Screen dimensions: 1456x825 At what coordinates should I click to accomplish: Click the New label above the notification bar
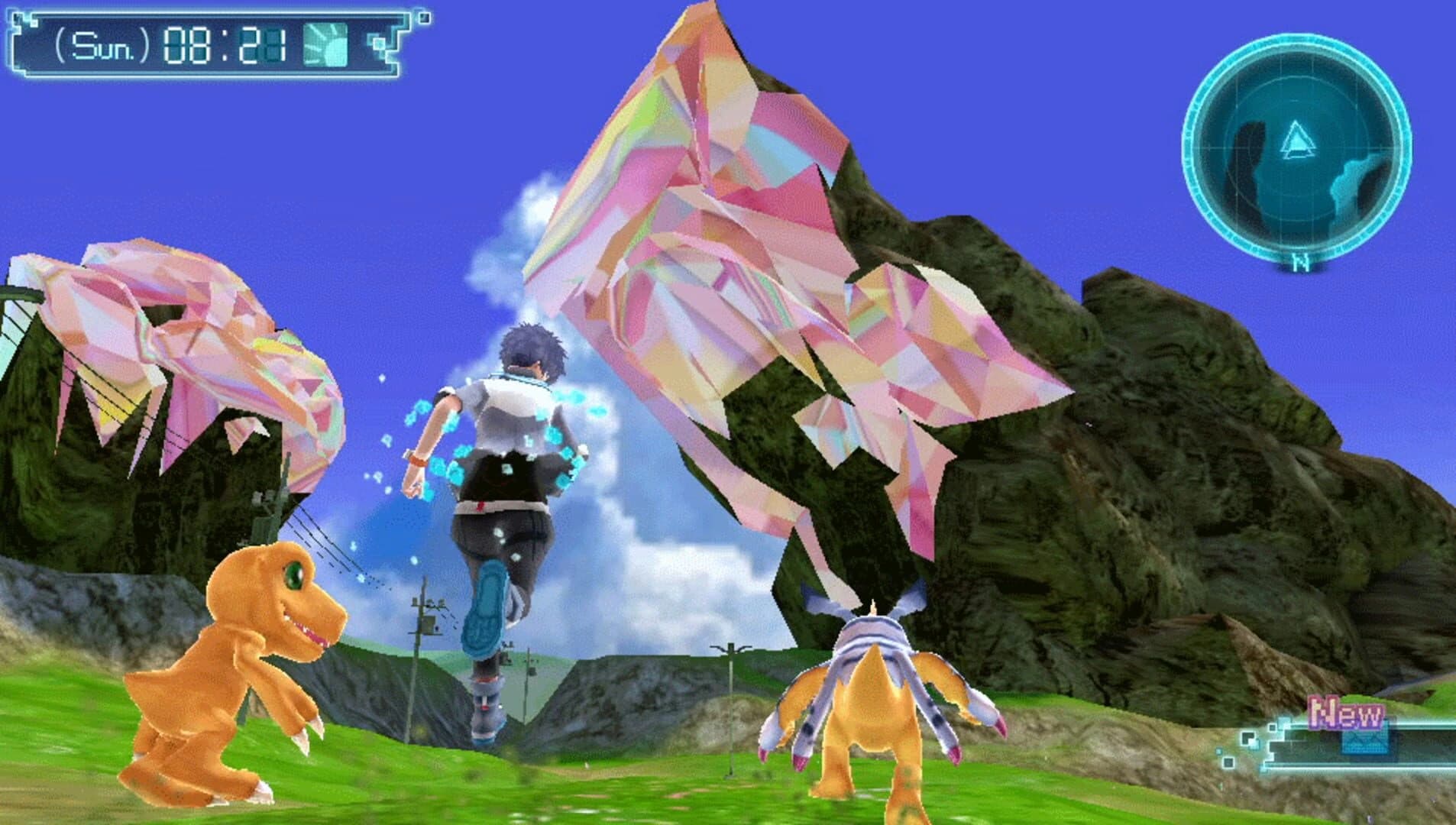[1346, 713]
